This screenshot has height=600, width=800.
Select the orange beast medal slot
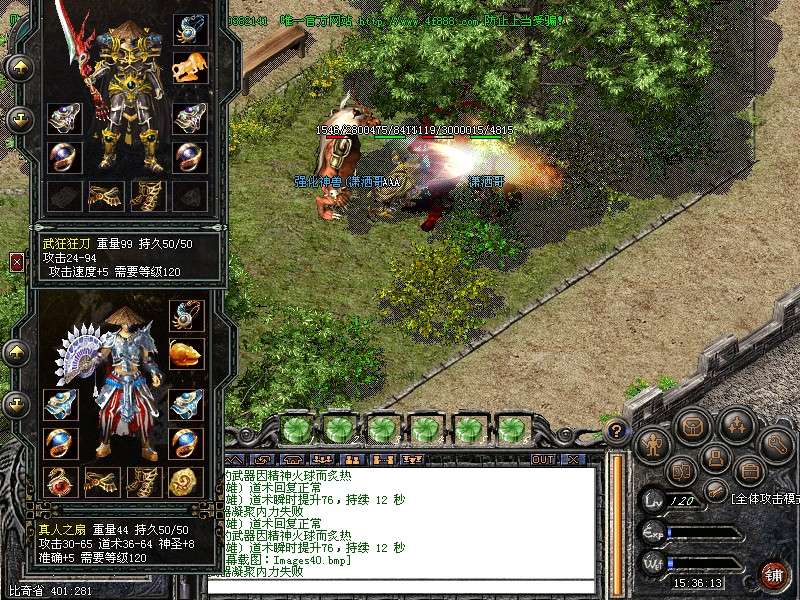190,68
